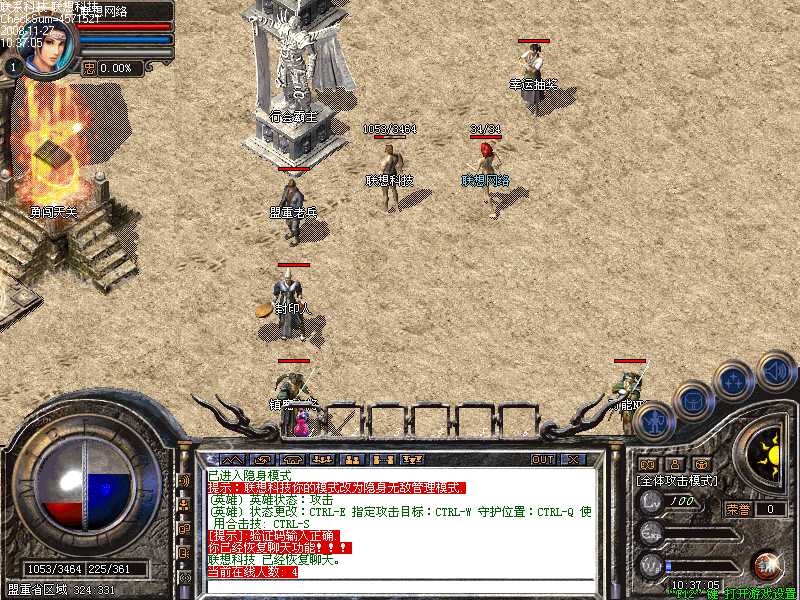Click the speaker icon left of chat
The width and height of the screenshot is (800, 600).
coord(184,480)
